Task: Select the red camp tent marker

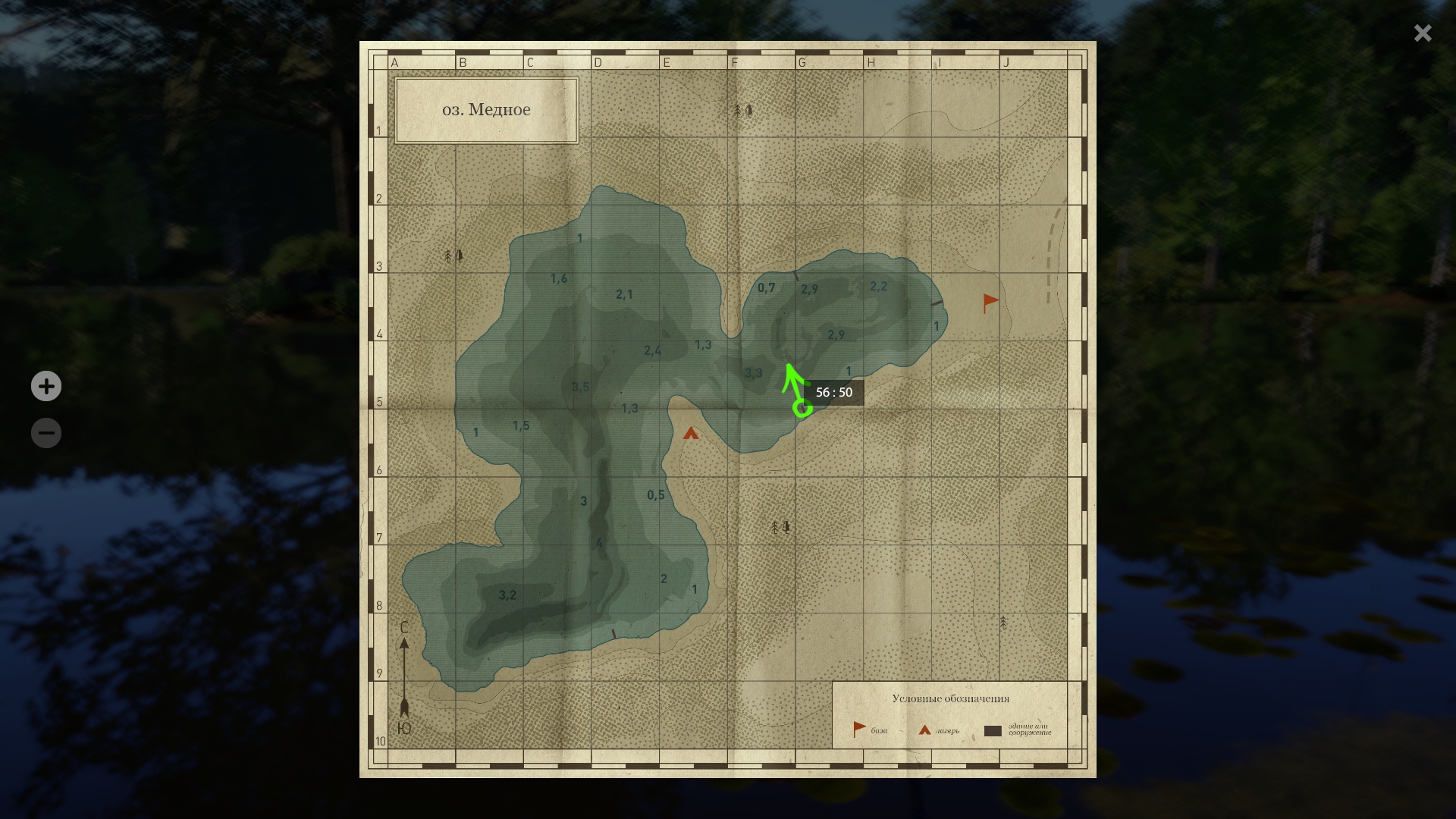Action: [690, 434]
